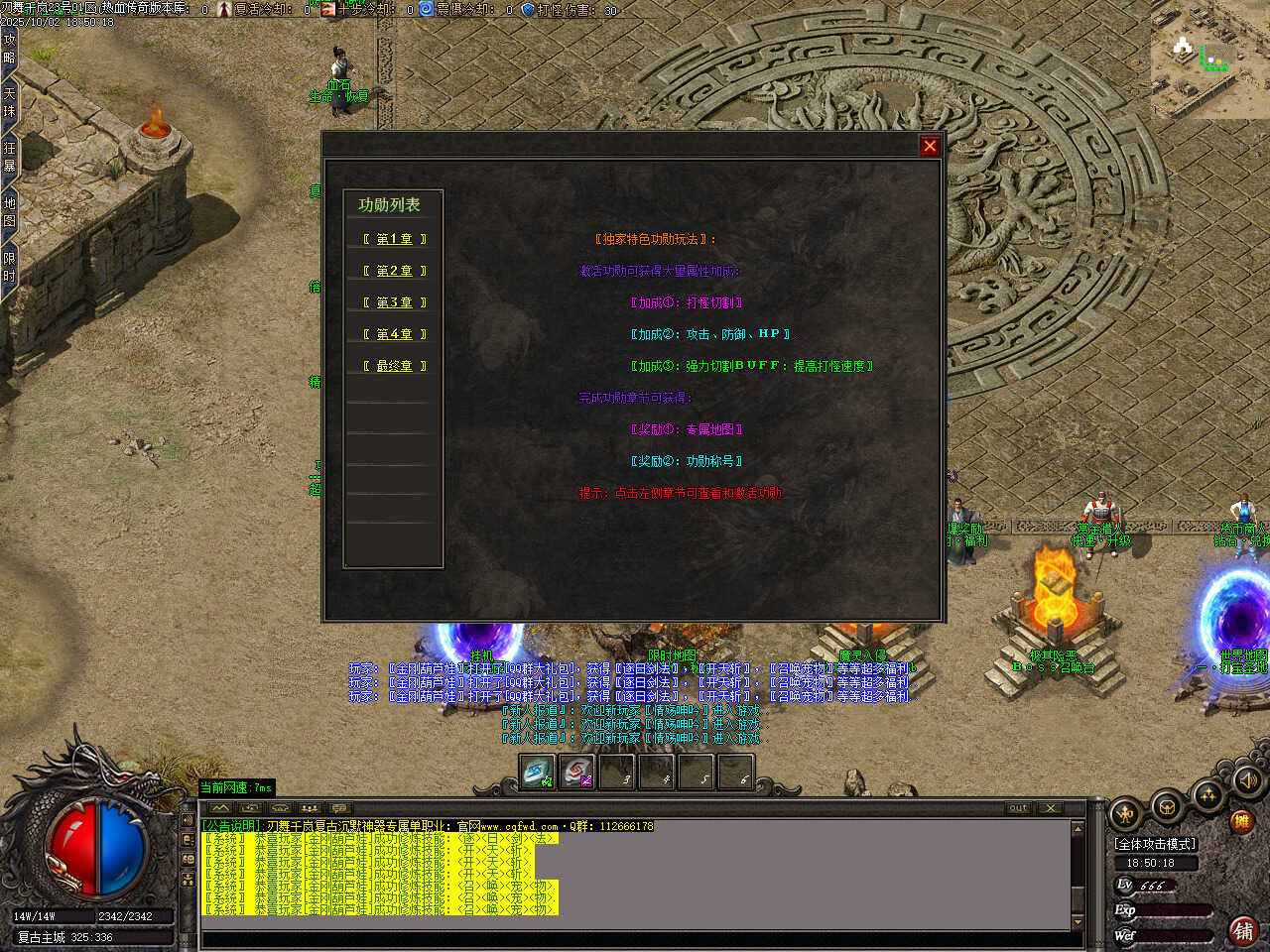This screenshot has height=952, width=1270.
Task: Open the 天珠 side tab
Action: 9,102
